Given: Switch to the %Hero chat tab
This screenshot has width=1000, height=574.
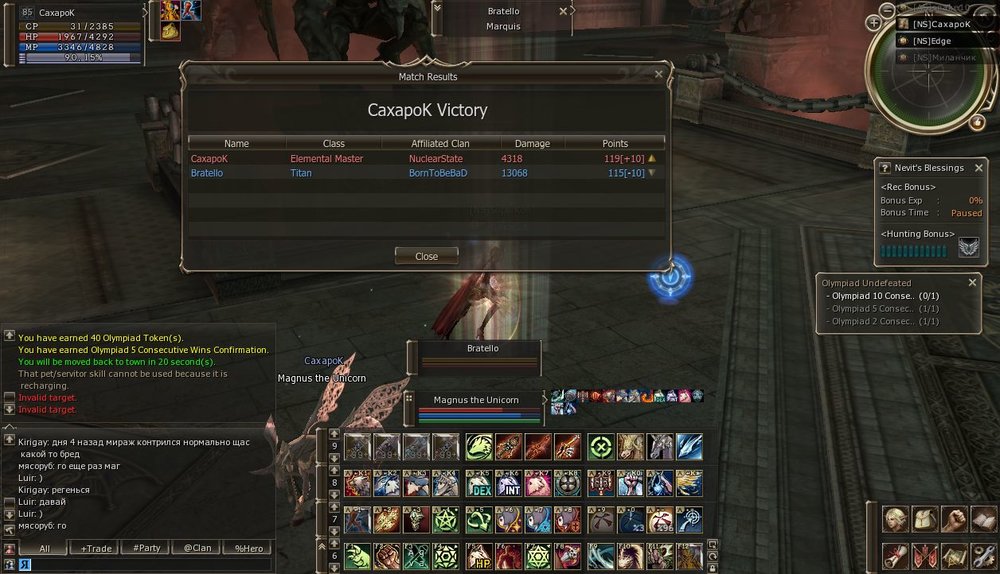Looking at the screenshot, I should pyautogui.click(x=248, y=548).
